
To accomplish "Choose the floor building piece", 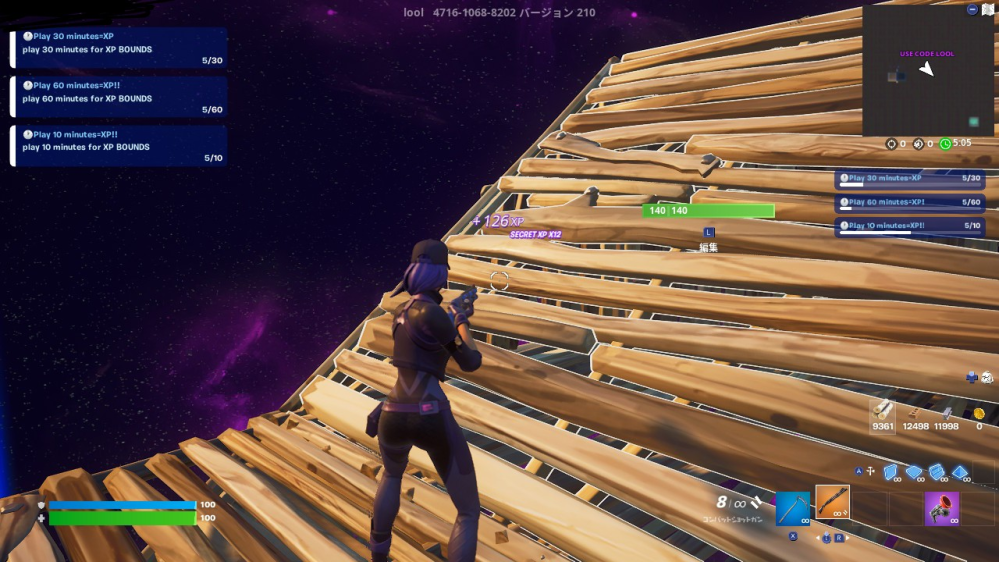I will (914, 472).
